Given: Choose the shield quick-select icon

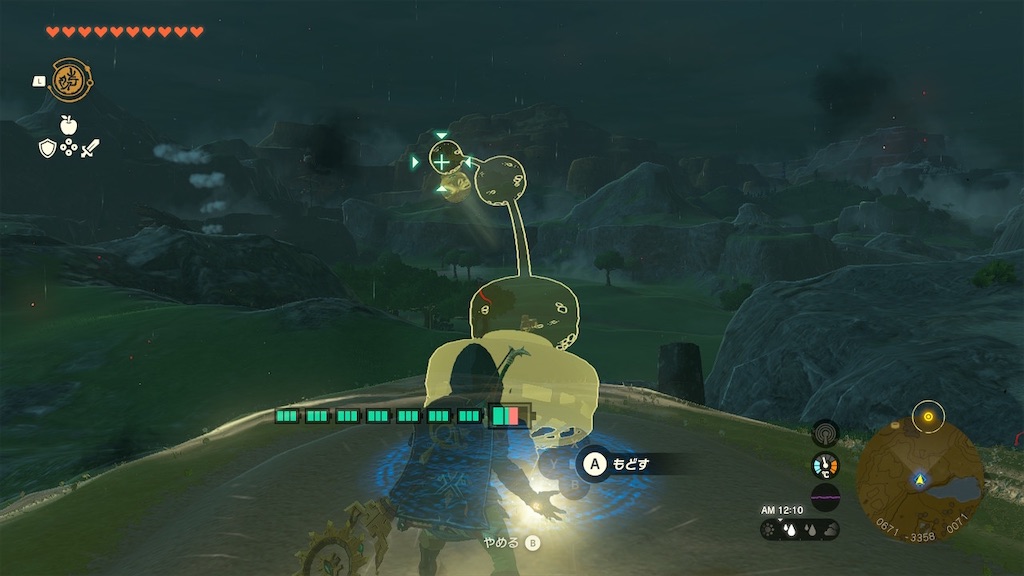Looking at the screenshot, I should (46, 148).
